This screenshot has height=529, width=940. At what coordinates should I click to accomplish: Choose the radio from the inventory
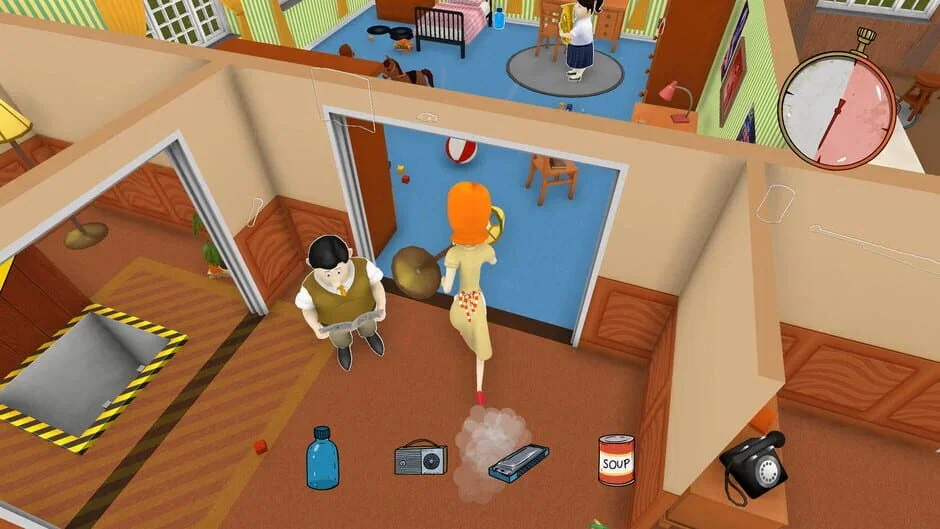click(x=420, y=458)
